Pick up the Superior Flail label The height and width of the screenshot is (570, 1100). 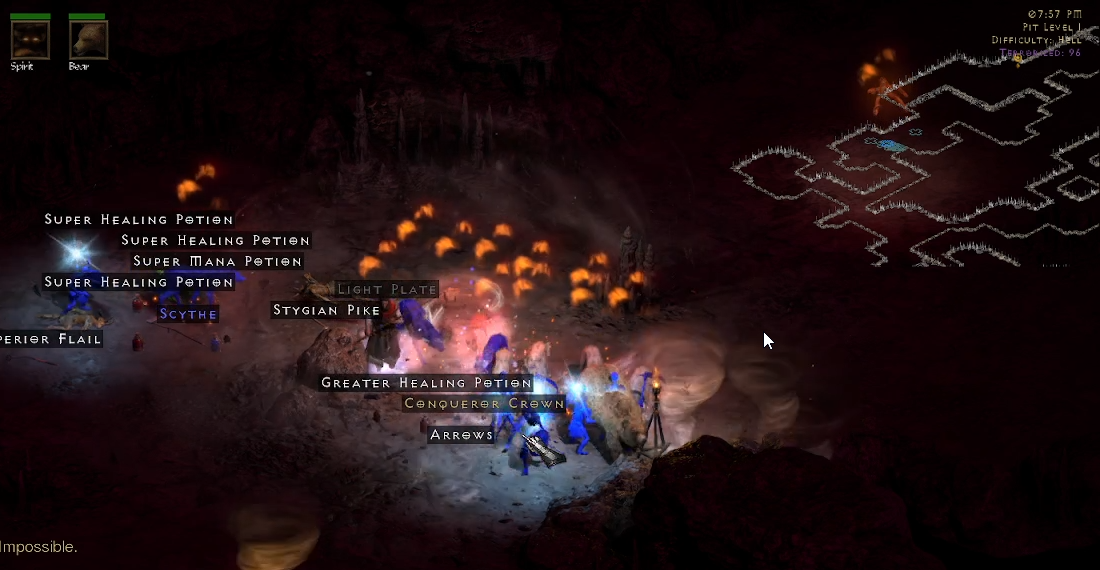coord(50,340)
